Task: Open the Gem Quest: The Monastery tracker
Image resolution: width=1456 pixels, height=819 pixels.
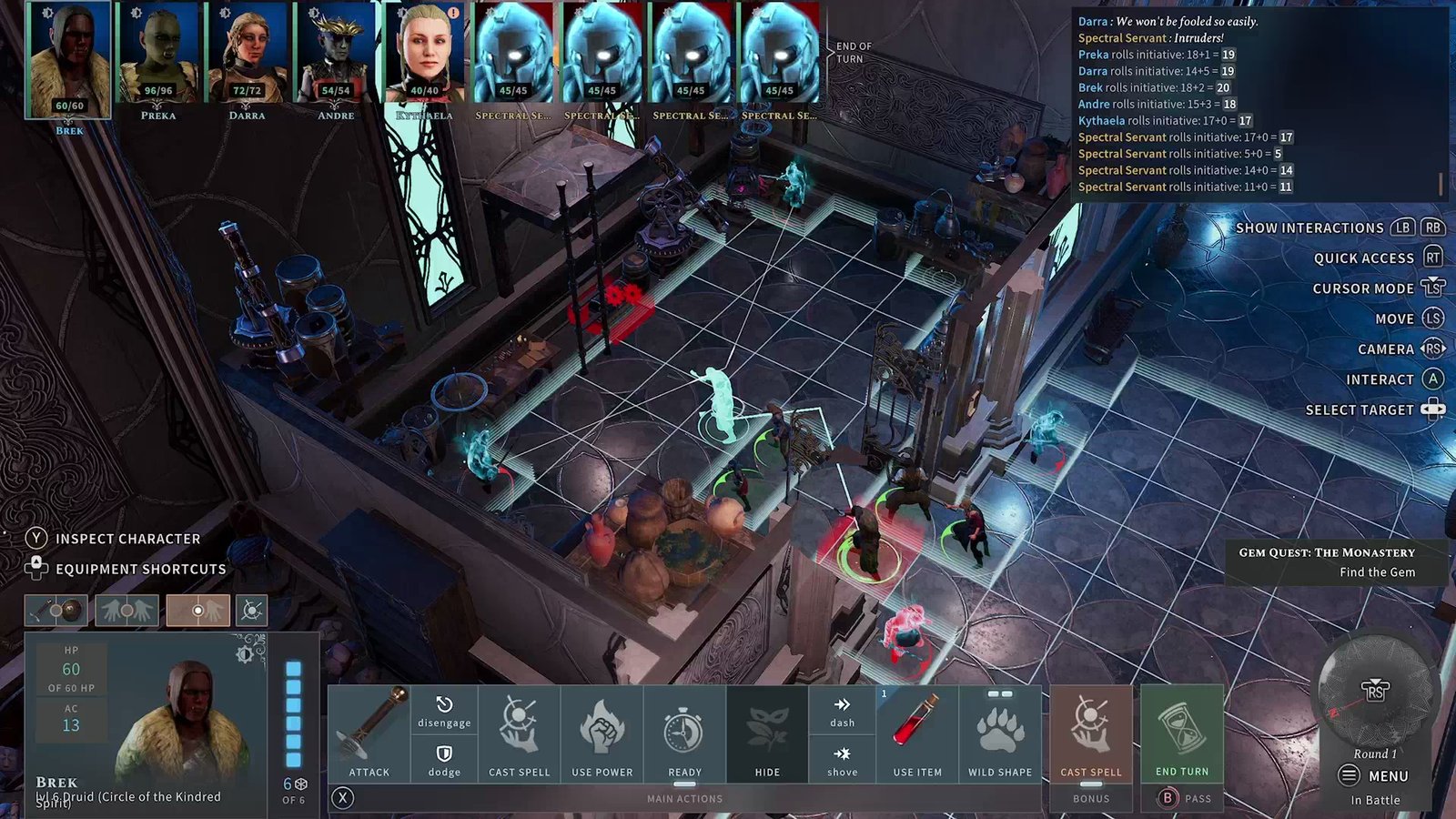Action: (1326, 561)
